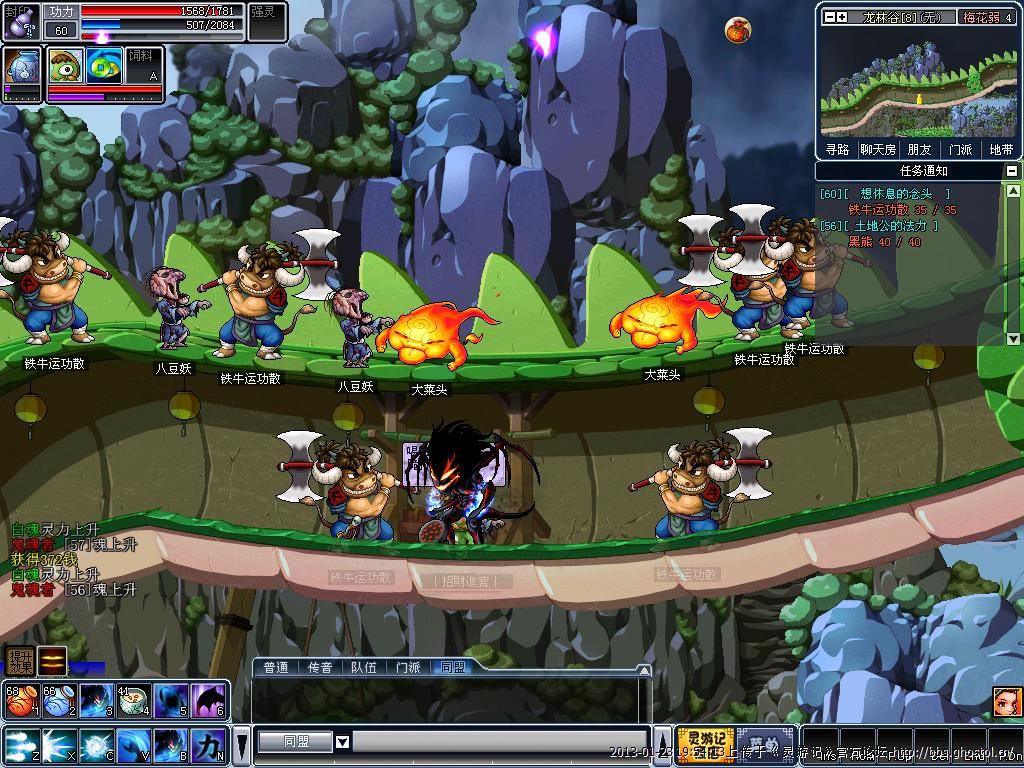Select the green one-eyed pet portrait
The height and width of the screenshot is (768, 1024).
66,65
